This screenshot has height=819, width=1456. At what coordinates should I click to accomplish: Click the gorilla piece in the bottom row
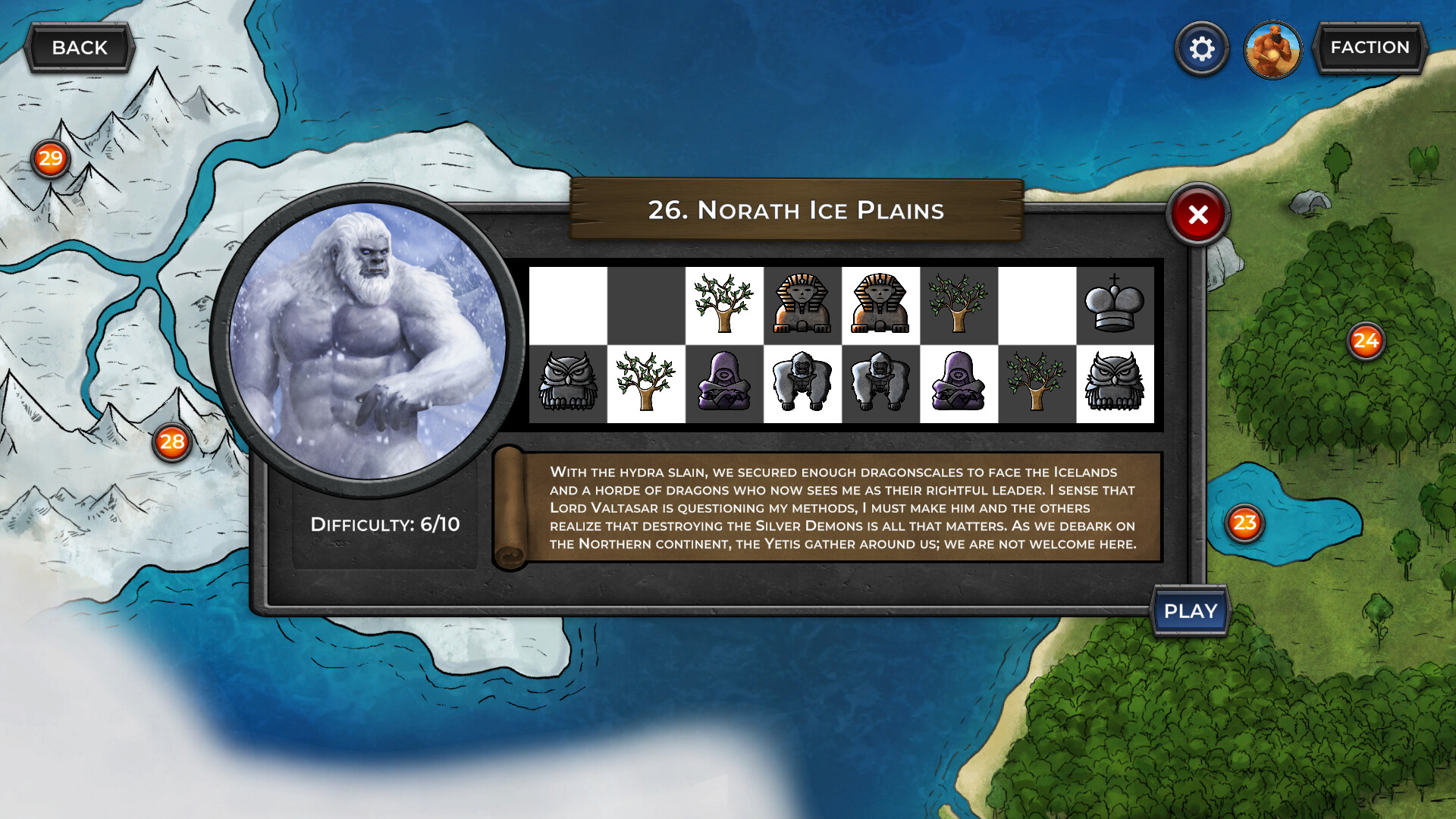(x=802, y=384)
